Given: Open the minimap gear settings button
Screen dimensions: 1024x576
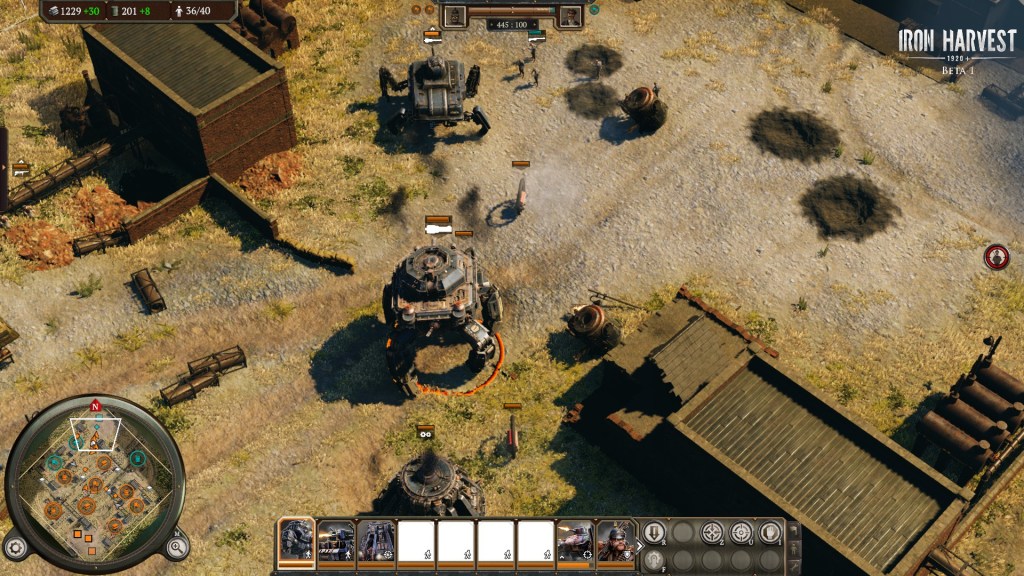Looking at the screenshot, I should 15,547.
